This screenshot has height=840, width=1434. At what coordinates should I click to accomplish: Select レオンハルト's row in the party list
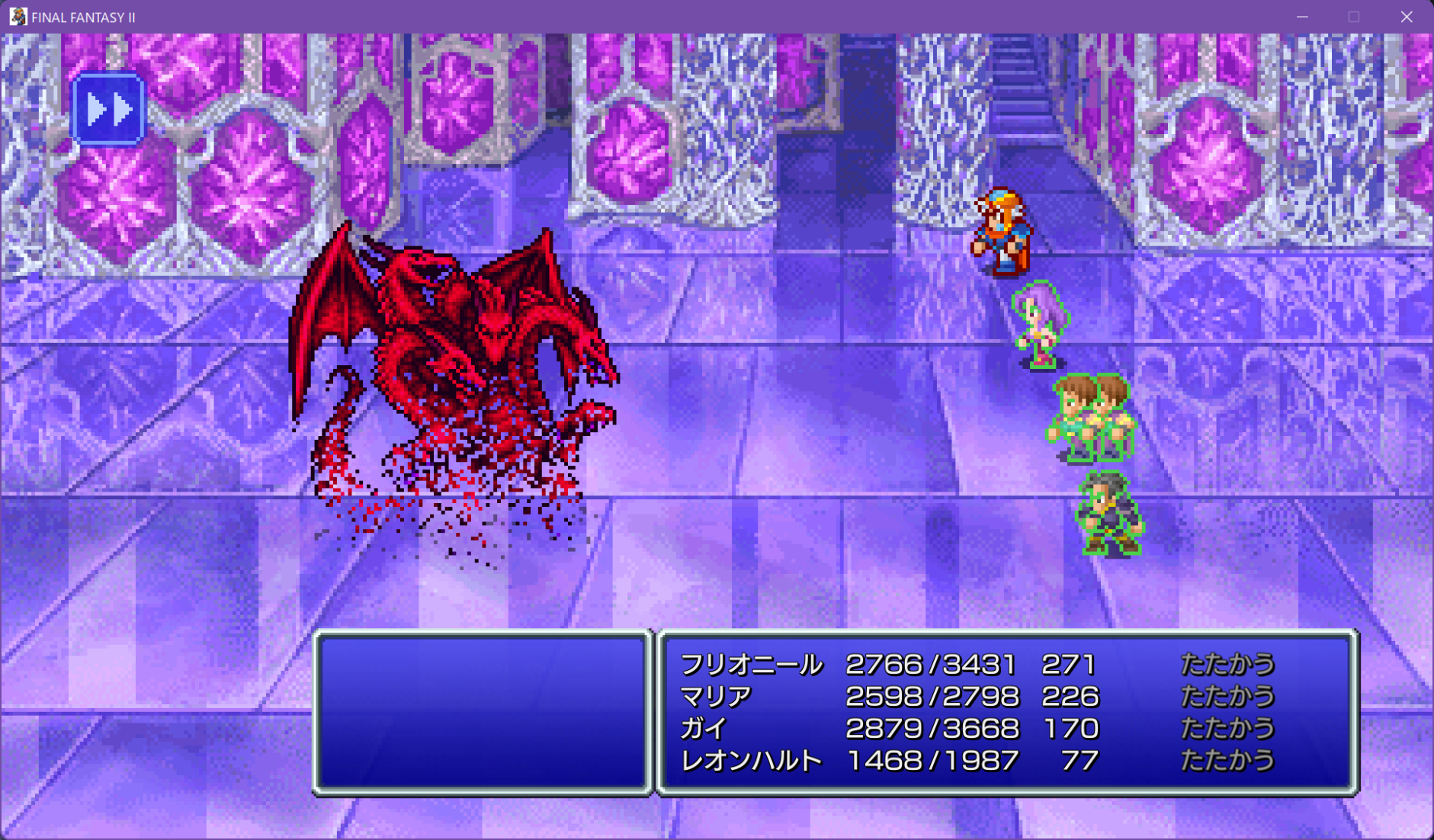point(751,761)
